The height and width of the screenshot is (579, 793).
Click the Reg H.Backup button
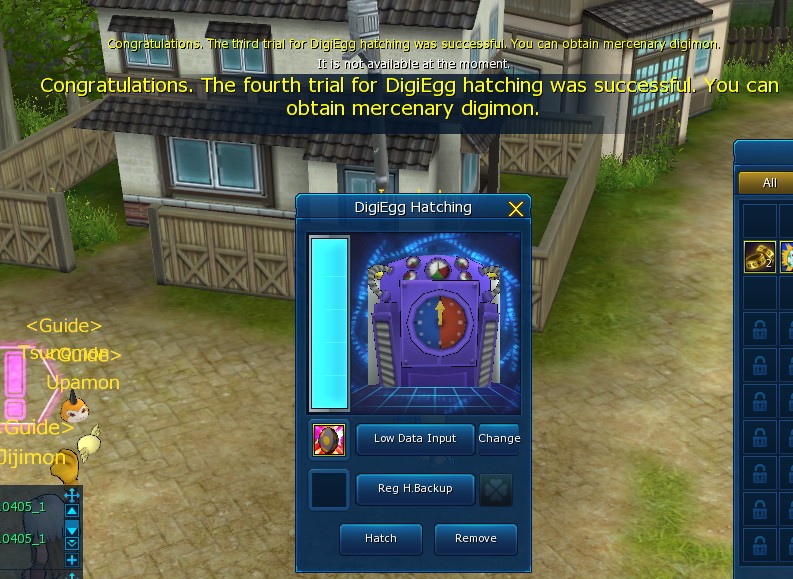pos(415,489)
